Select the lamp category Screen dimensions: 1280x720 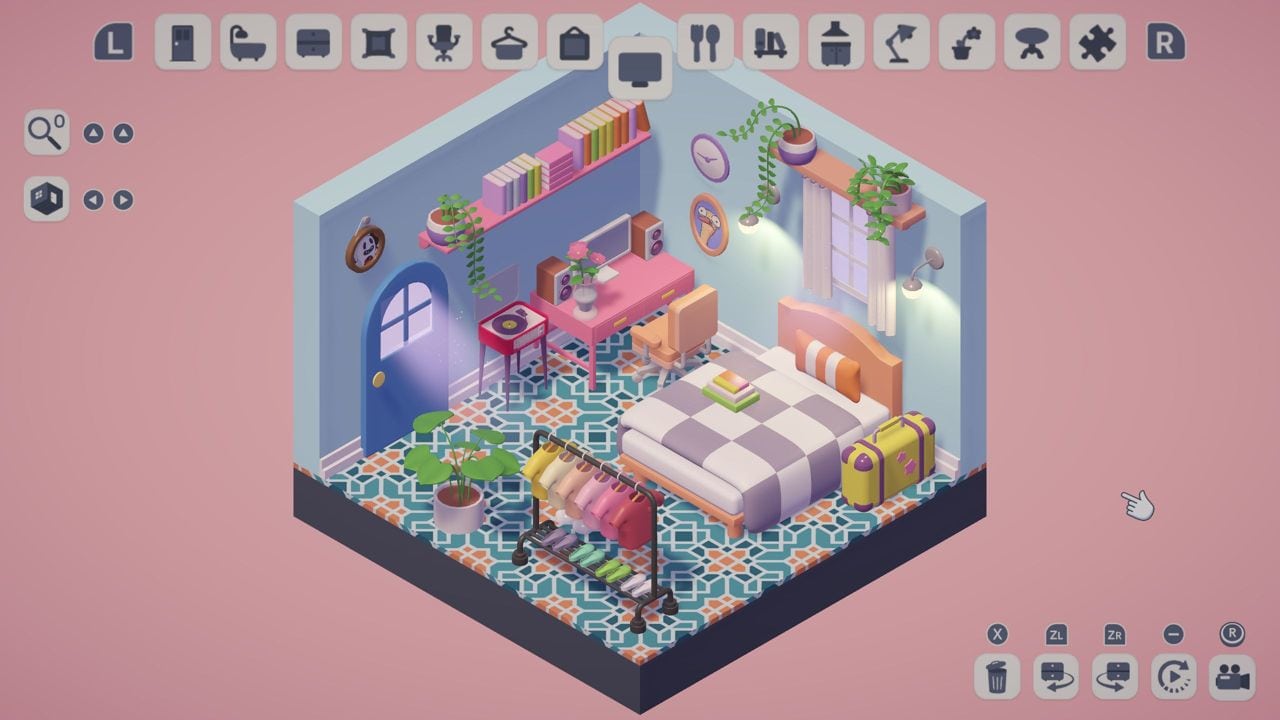[x=901, y=44]
